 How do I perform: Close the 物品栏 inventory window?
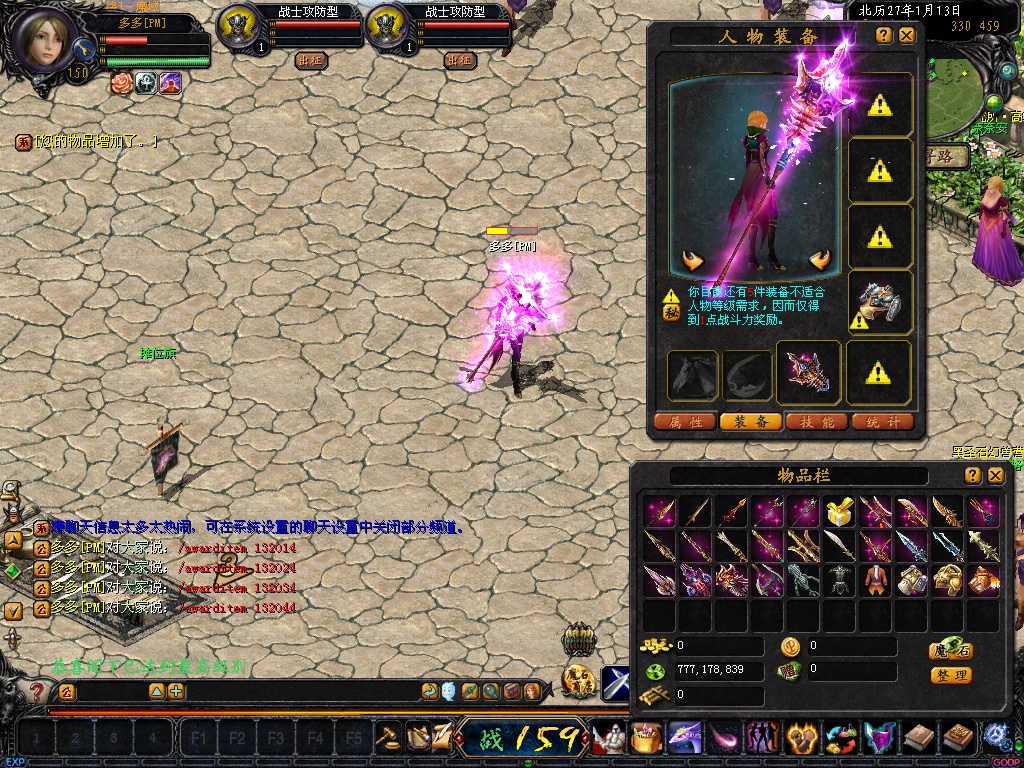[995, 476]
